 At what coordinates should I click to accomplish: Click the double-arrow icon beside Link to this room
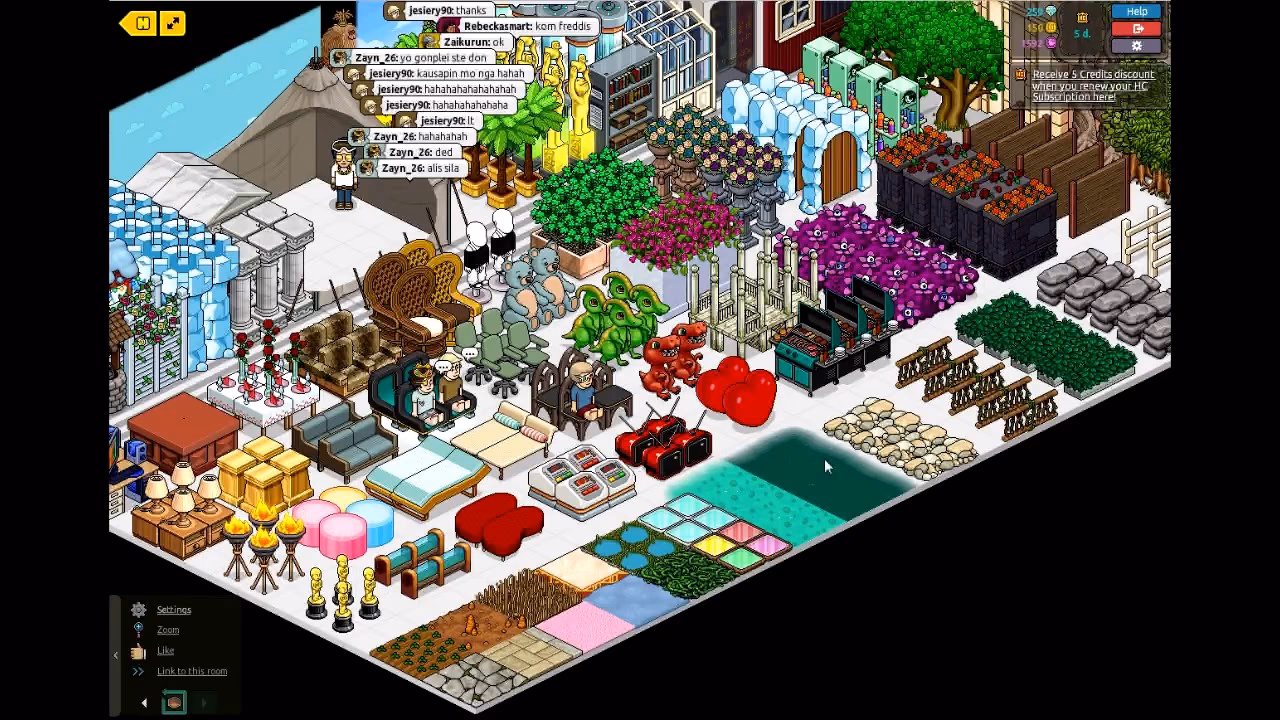click(x=138, y=671)
